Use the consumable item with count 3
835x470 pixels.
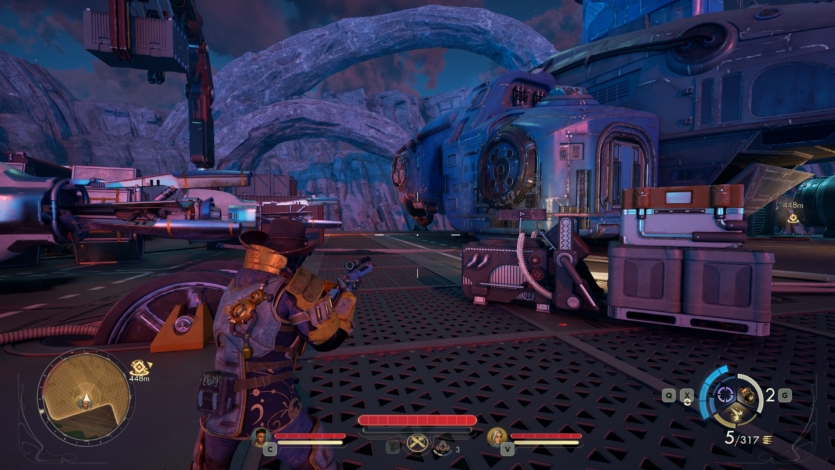click(441, 447)
